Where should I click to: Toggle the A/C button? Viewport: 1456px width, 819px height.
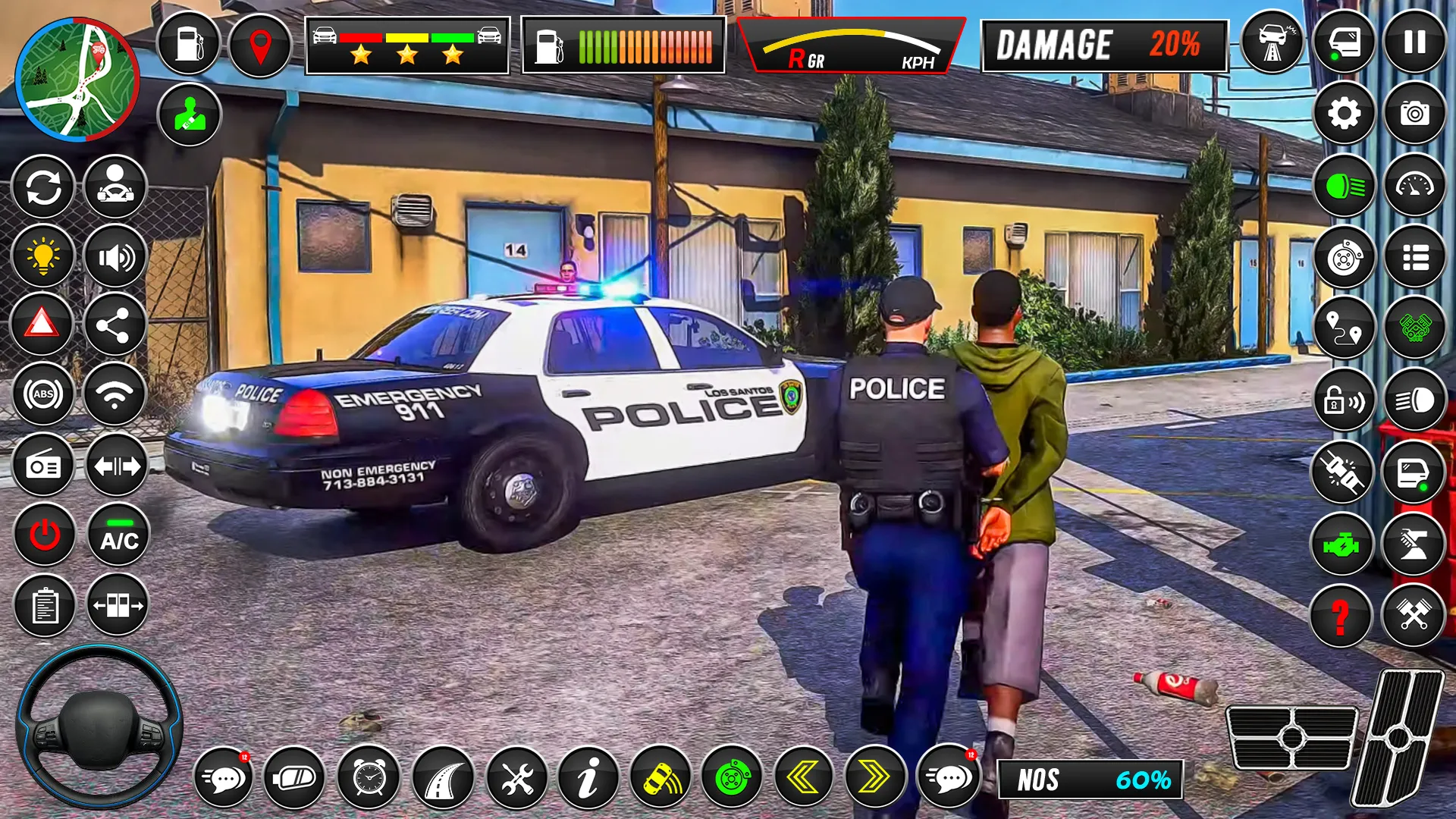pos(119,535)
